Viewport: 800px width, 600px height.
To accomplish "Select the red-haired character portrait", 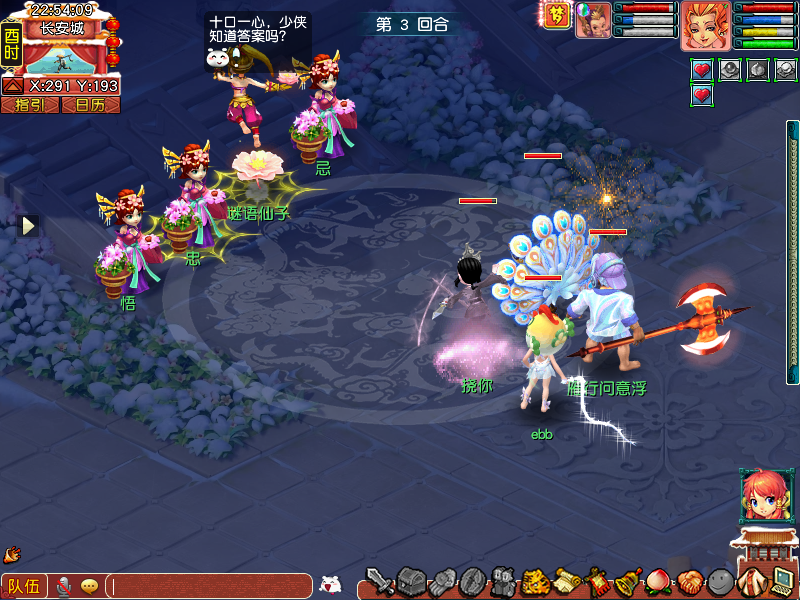I will tap(706, 25).
